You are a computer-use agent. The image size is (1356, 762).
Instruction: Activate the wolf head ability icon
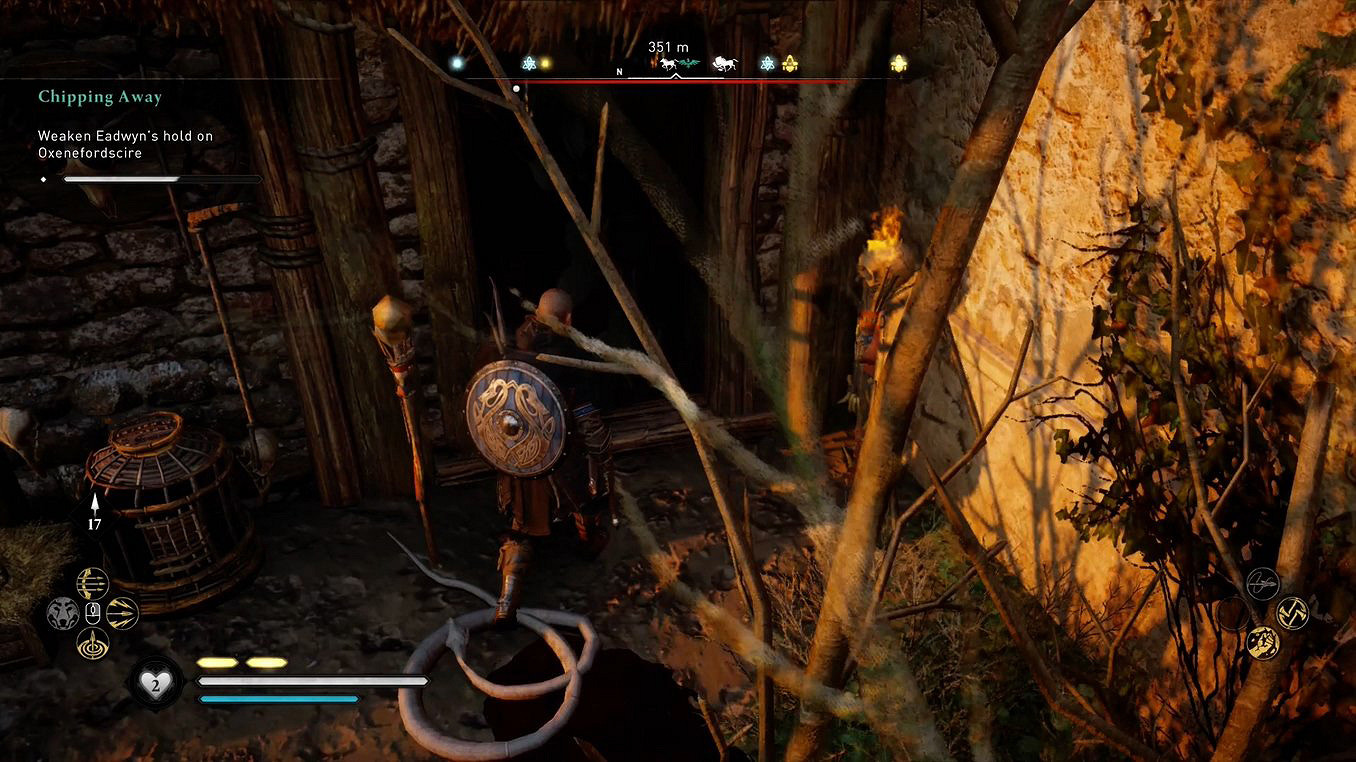pyautogui.click(x=63, y=612)
